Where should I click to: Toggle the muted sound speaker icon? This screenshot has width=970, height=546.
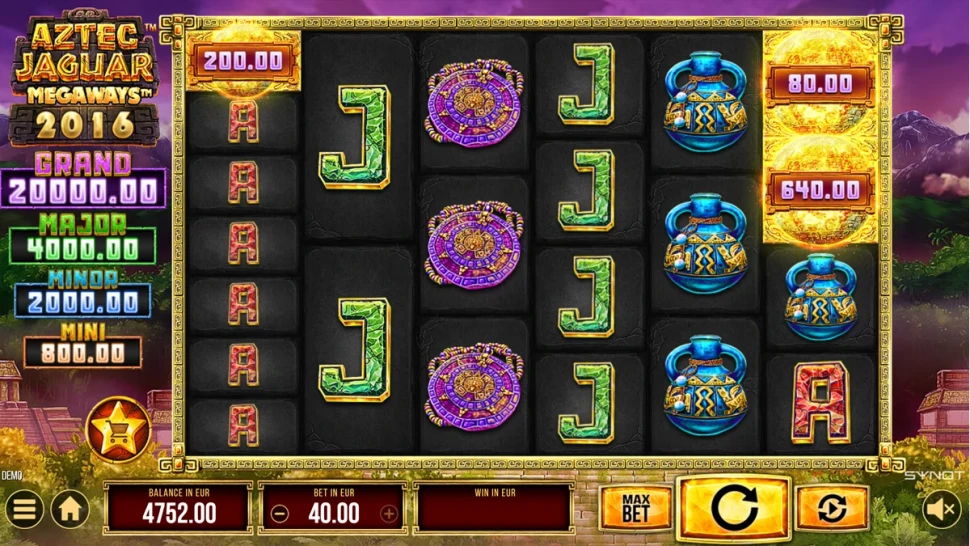coord(940,510)
